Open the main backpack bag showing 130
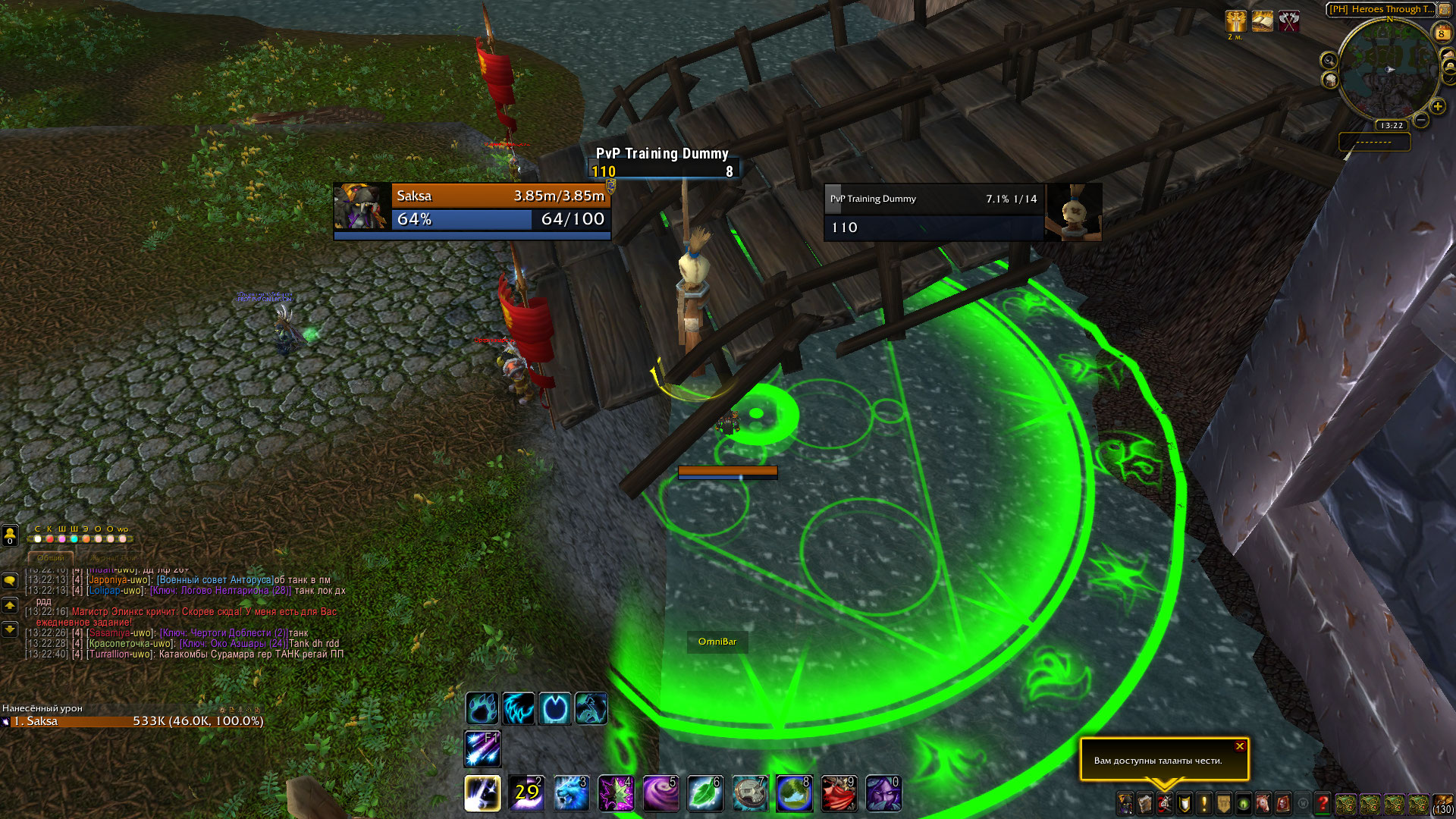The width and height of the screenshot is (1456, 819). point(1442,803)
